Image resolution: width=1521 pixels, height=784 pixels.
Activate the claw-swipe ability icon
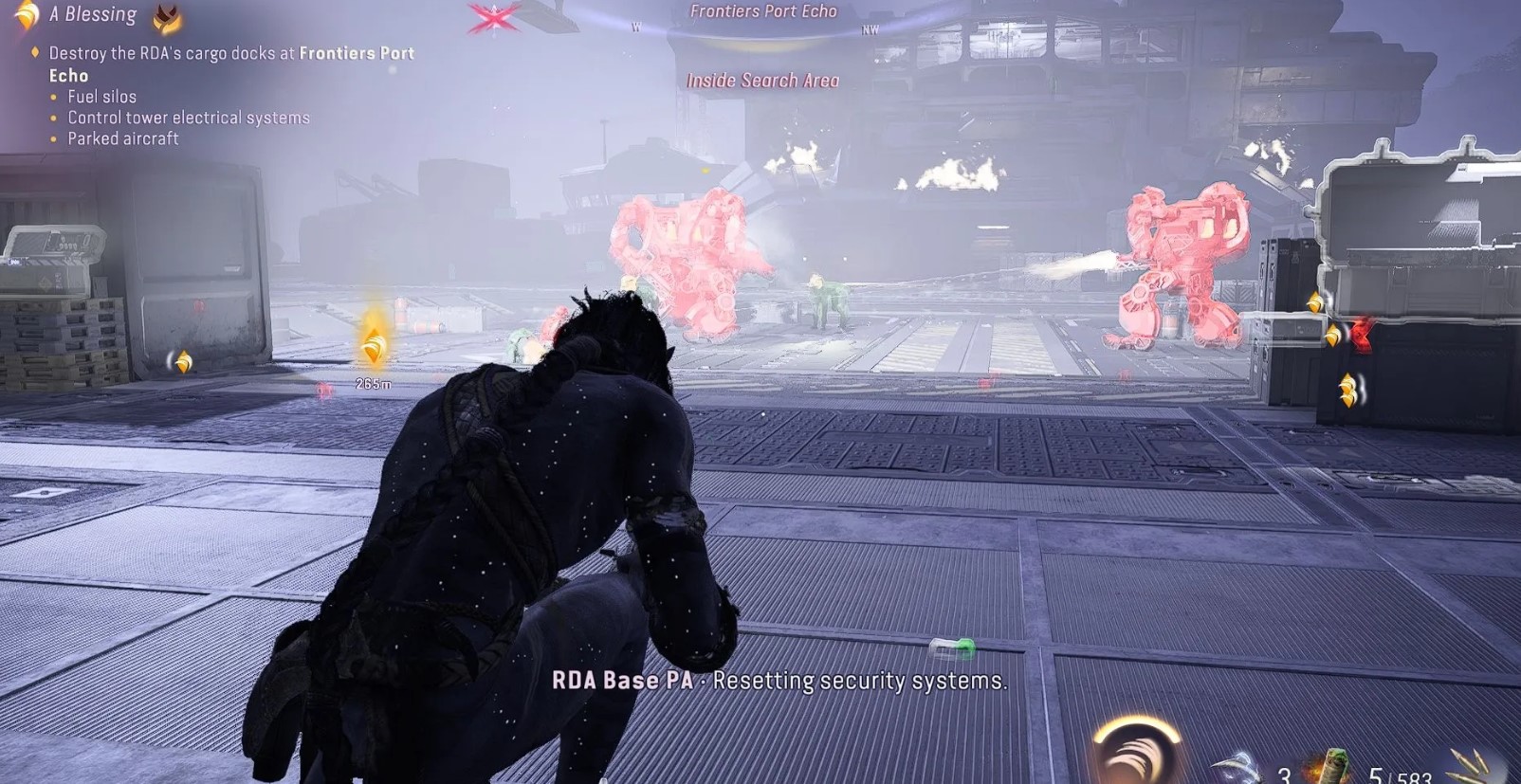(x=1135, y=755)
